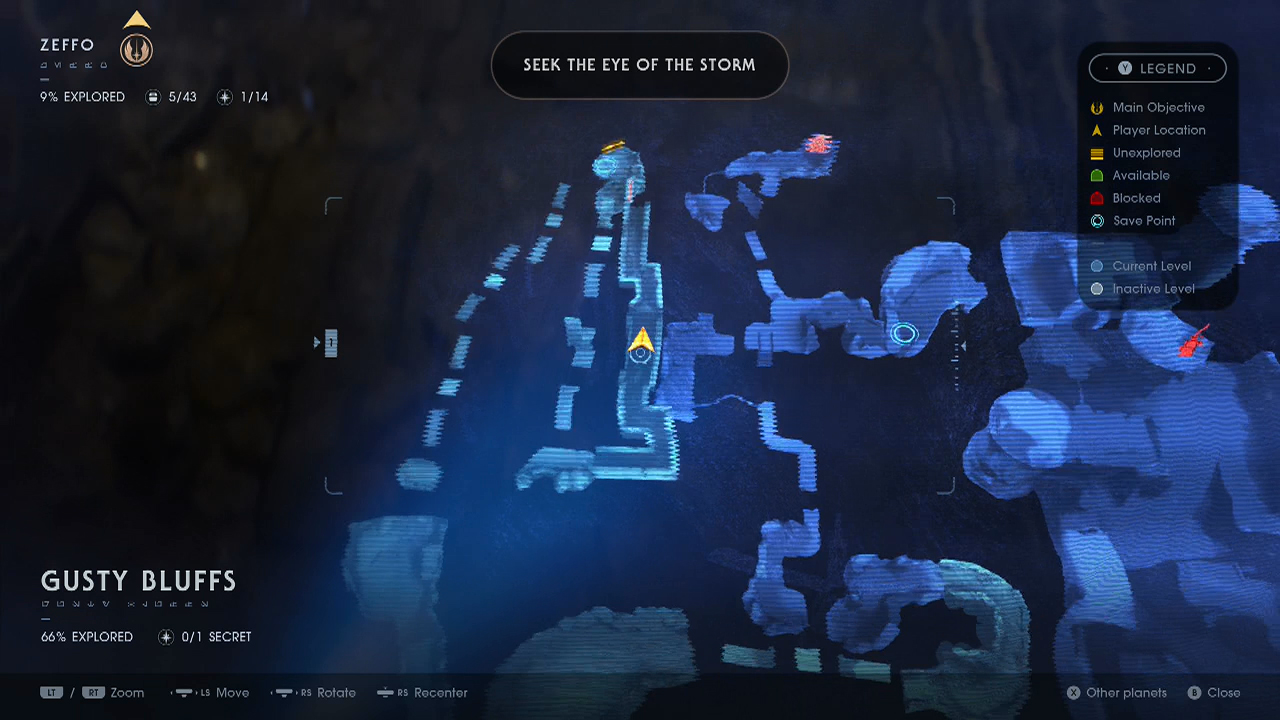The image size is (1280, 720).
Task: Click the green Available passage icon in the legend
Action: [x=1097, y=175]
